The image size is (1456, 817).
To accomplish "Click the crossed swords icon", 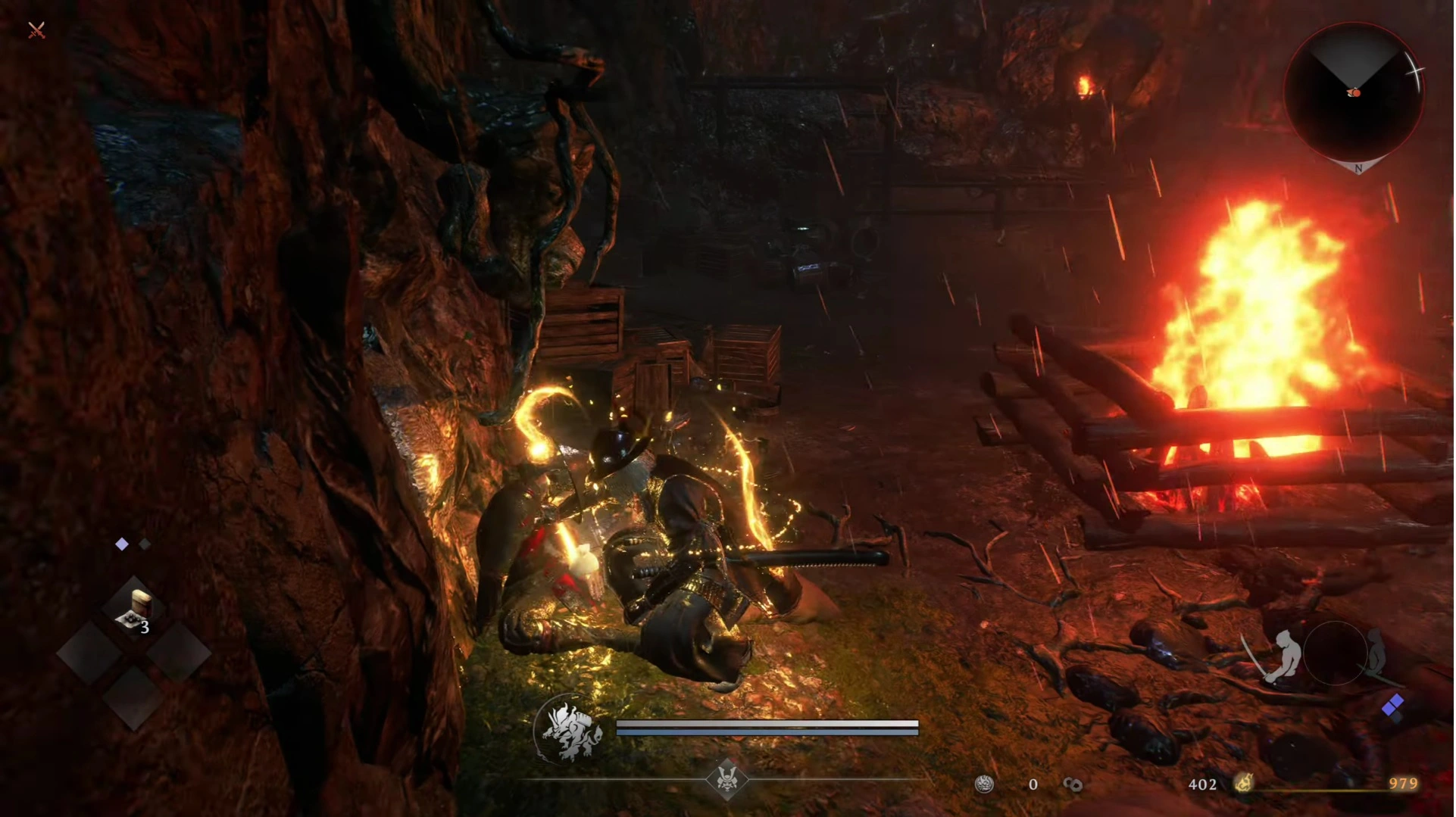I will click(36, 30).
